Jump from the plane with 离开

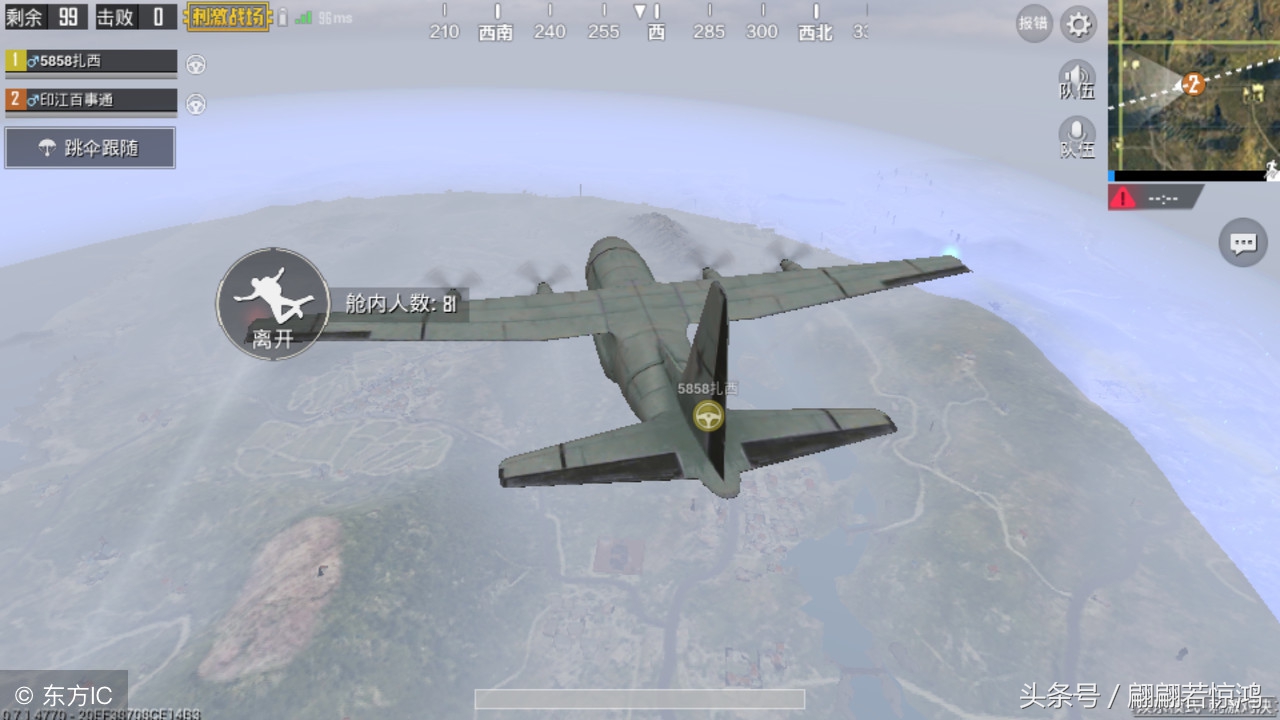[272, 303]
